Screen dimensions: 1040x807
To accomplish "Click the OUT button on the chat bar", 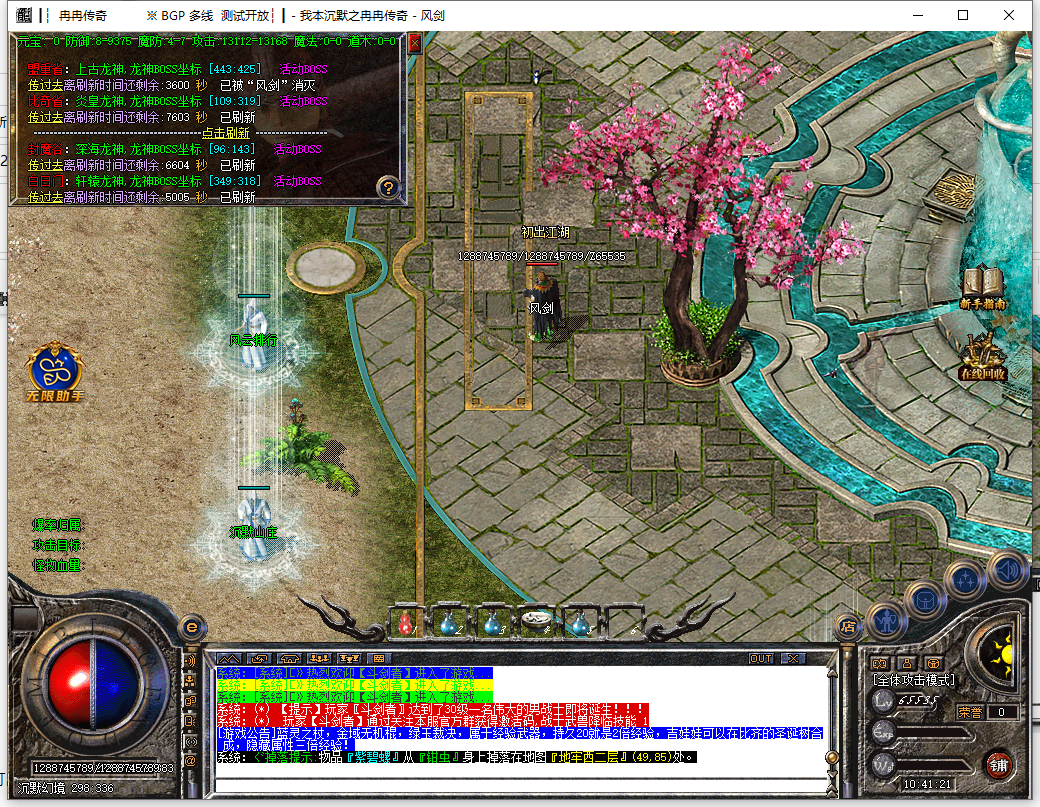I will 762,659.
